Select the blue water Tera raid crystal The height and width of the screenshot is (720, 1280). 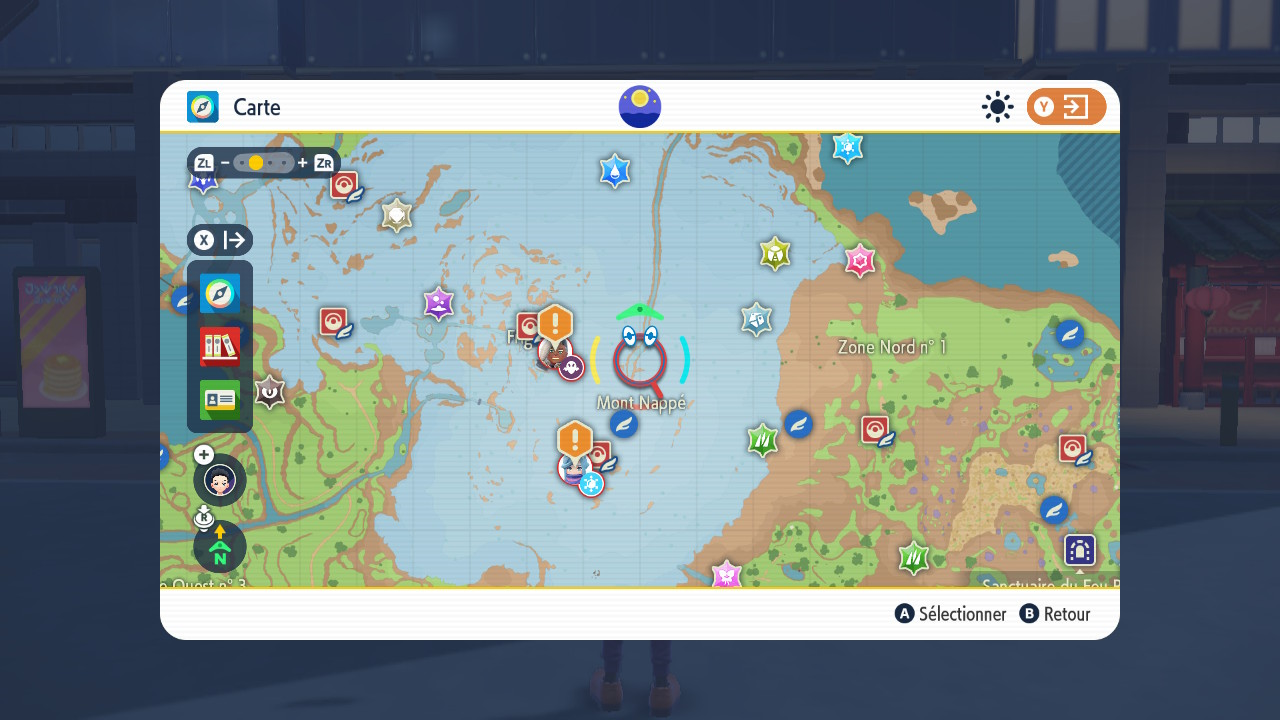[614, 171]
